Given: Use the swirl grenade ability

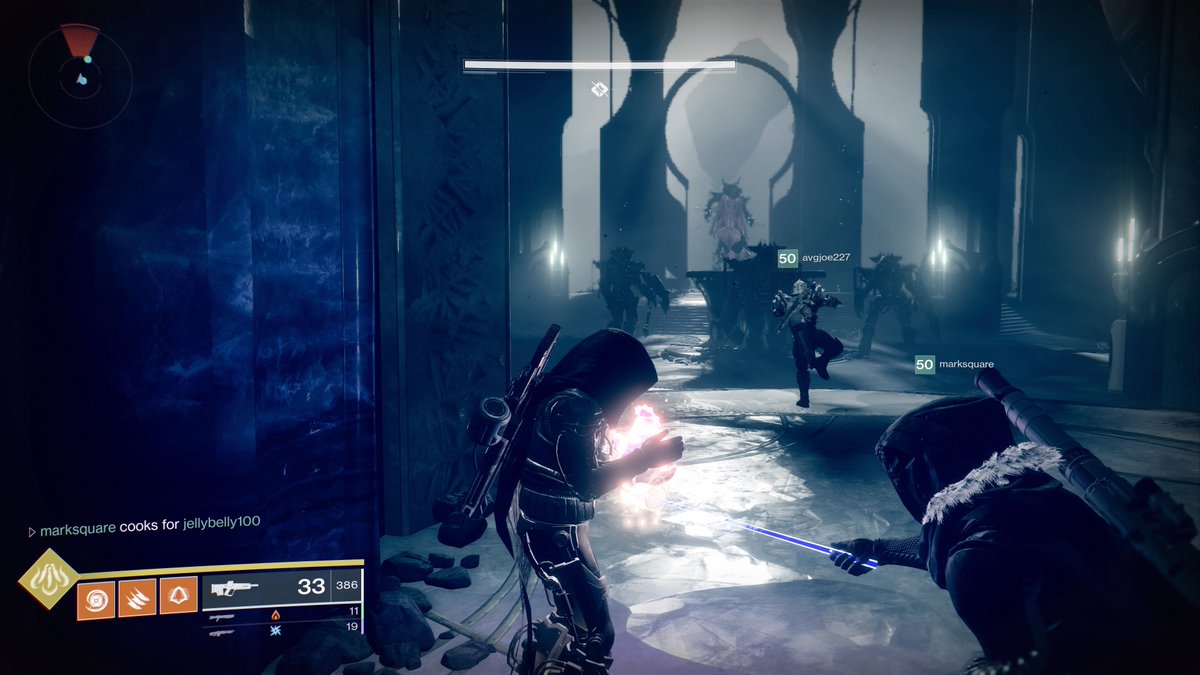Looking at the screenshot, I should coord(96,599).
